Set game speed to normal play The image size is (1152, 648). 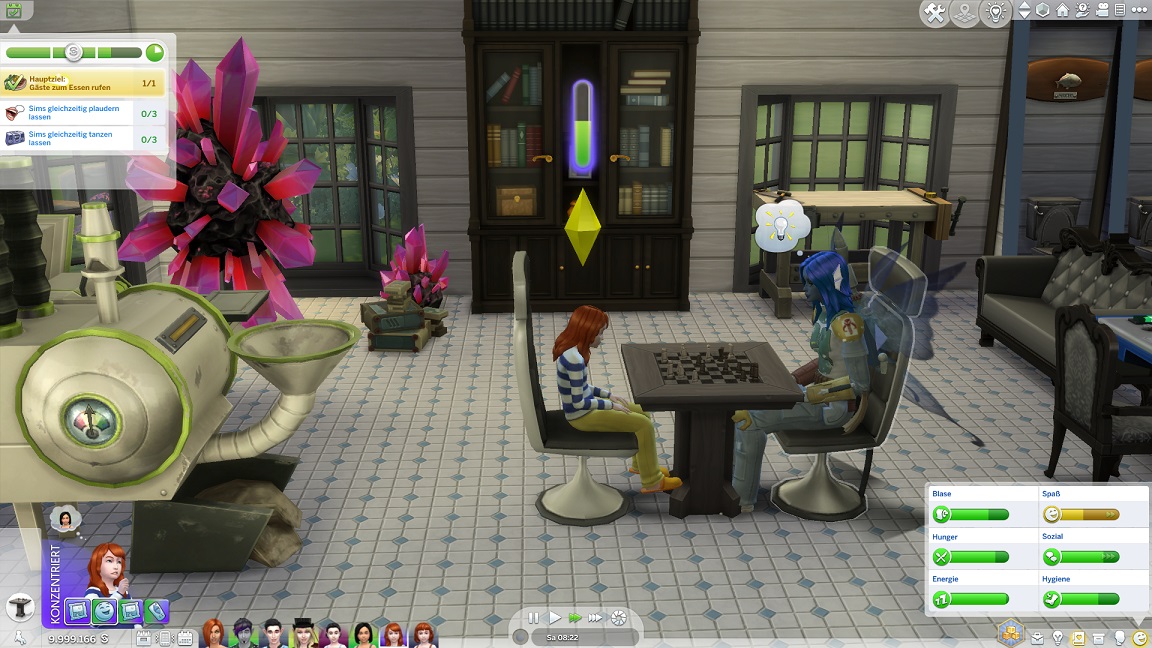[555, 619]
